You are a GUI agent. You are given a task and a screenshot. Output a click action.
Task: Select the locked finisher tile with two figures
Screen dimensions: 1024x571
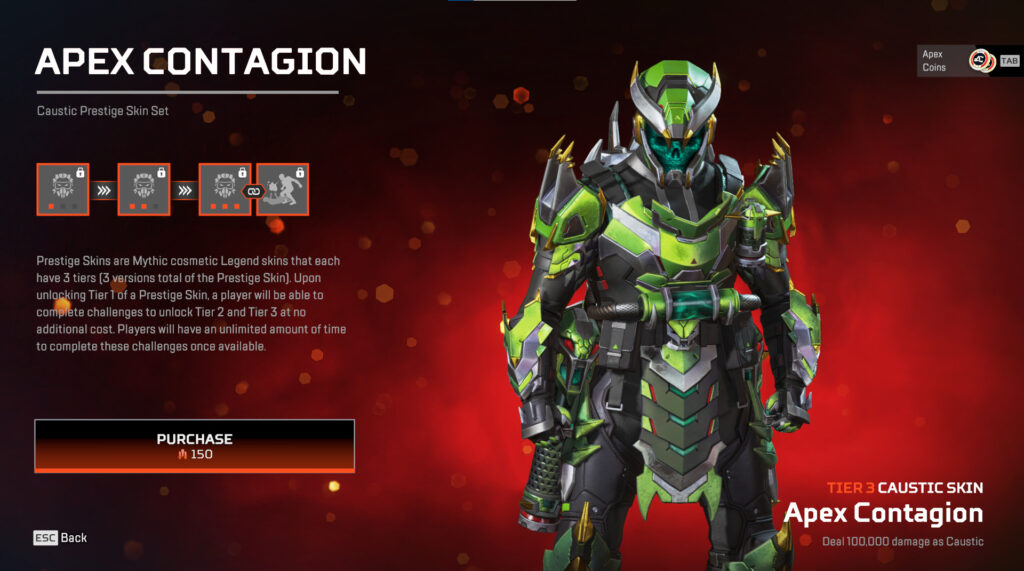[x=283, y=189]
